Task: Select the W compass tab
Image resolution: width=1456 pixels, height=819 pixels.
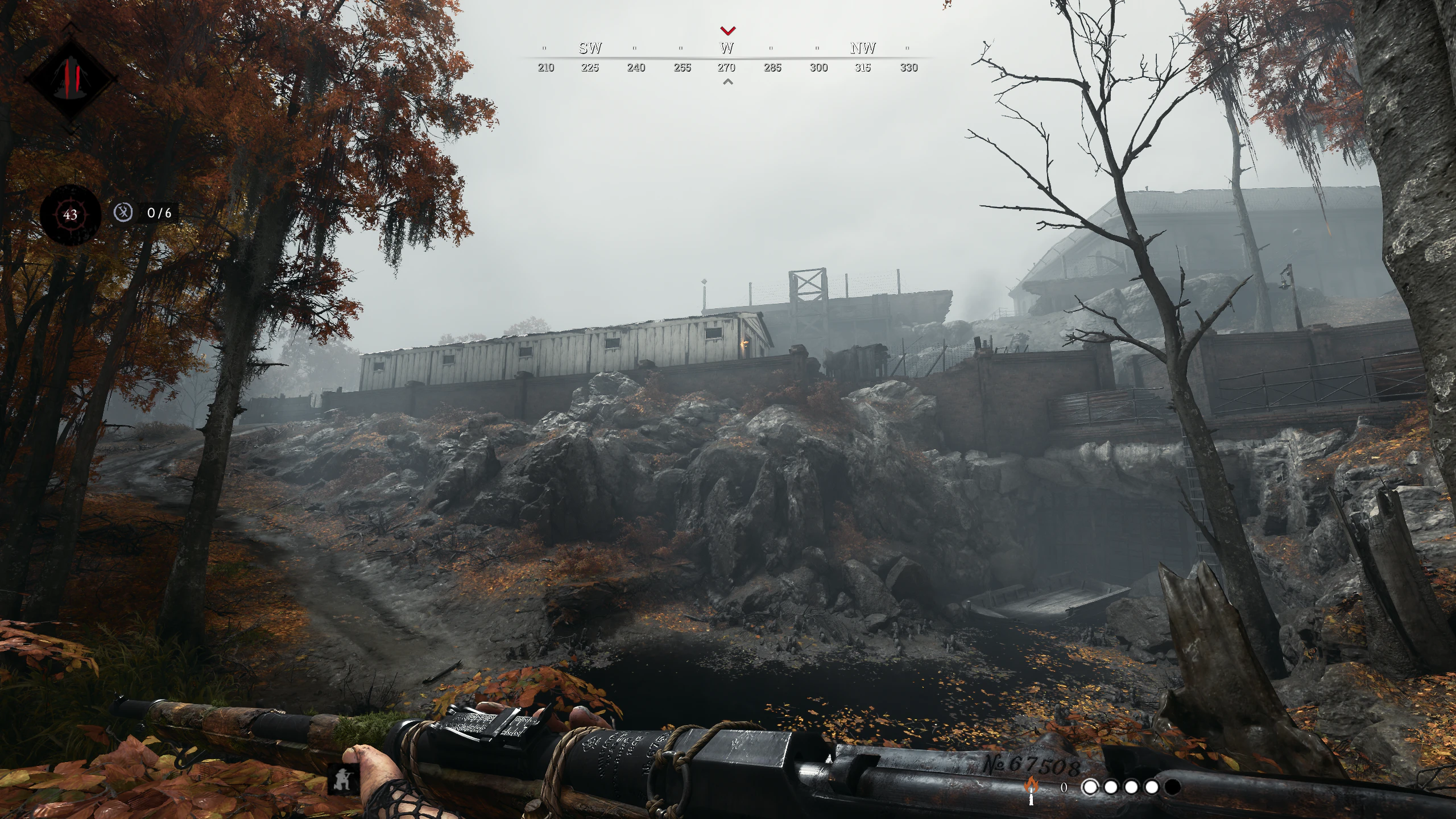Action: coord(727,49)
